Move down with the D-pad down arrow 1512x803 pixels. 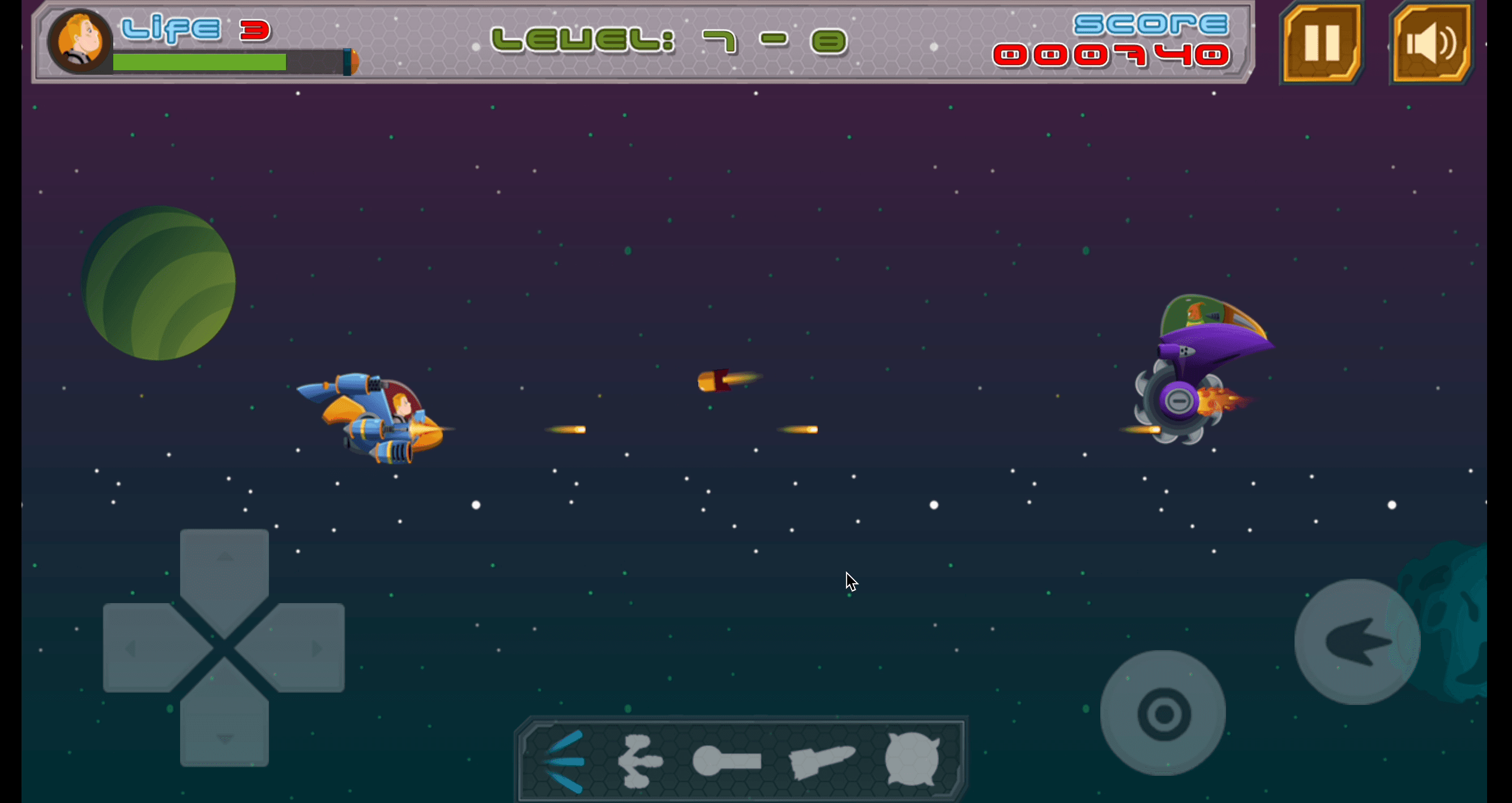pyautogui.click(x=224, y=726)
